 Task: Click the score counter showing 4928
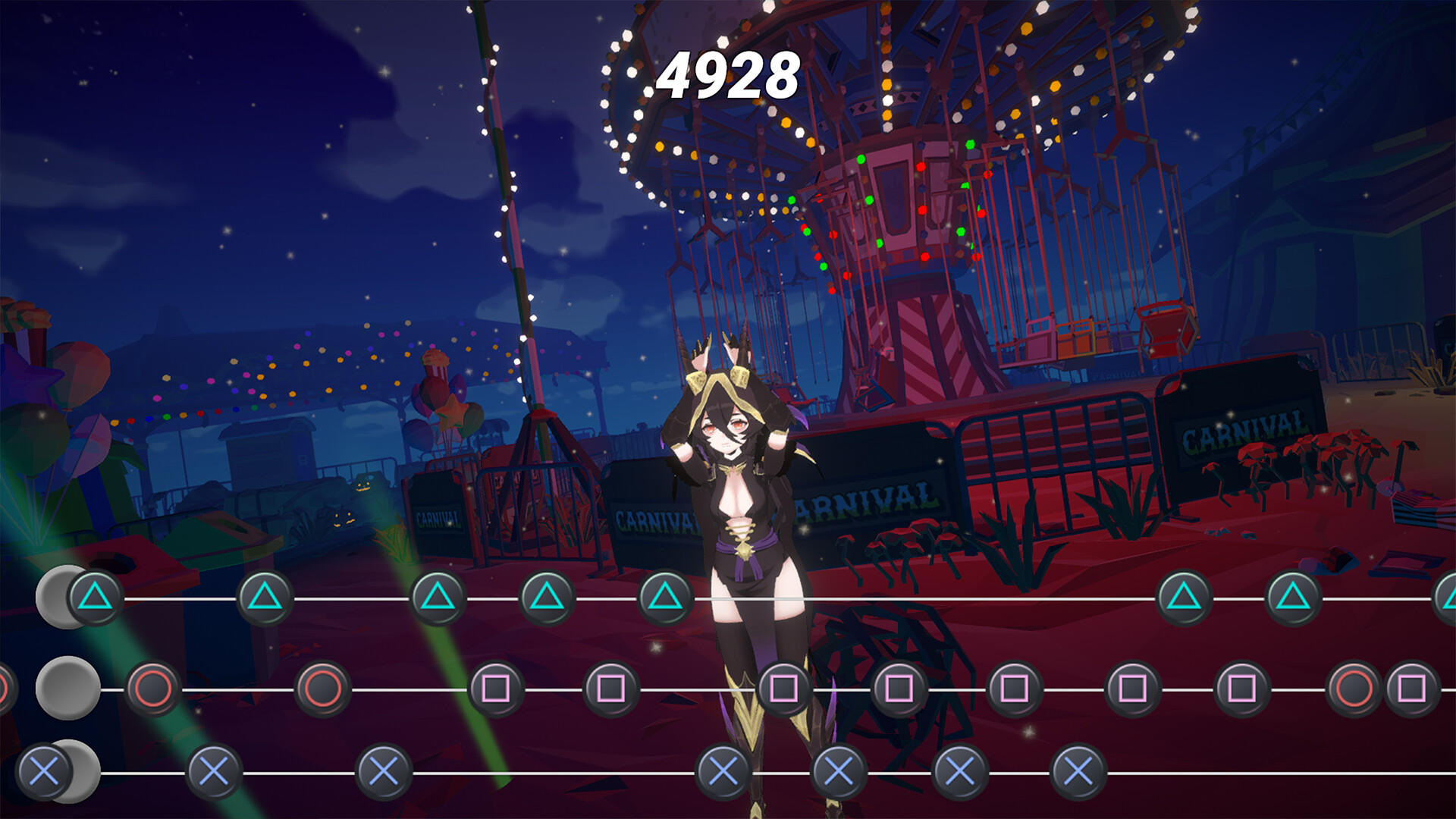point(730,74)
